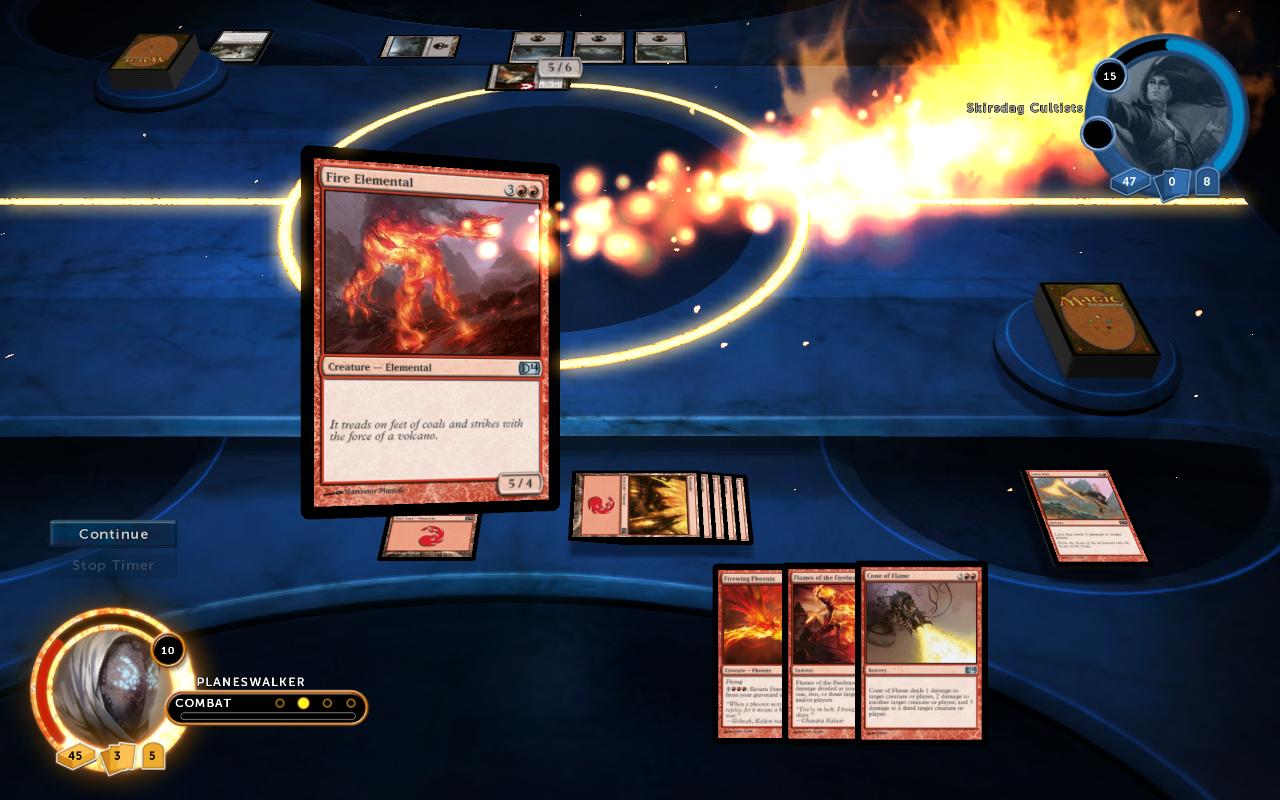Viewport: 1280px width, 800px height.
Task: Select the active yellow combat phase dot
Action: pos(301,703)
